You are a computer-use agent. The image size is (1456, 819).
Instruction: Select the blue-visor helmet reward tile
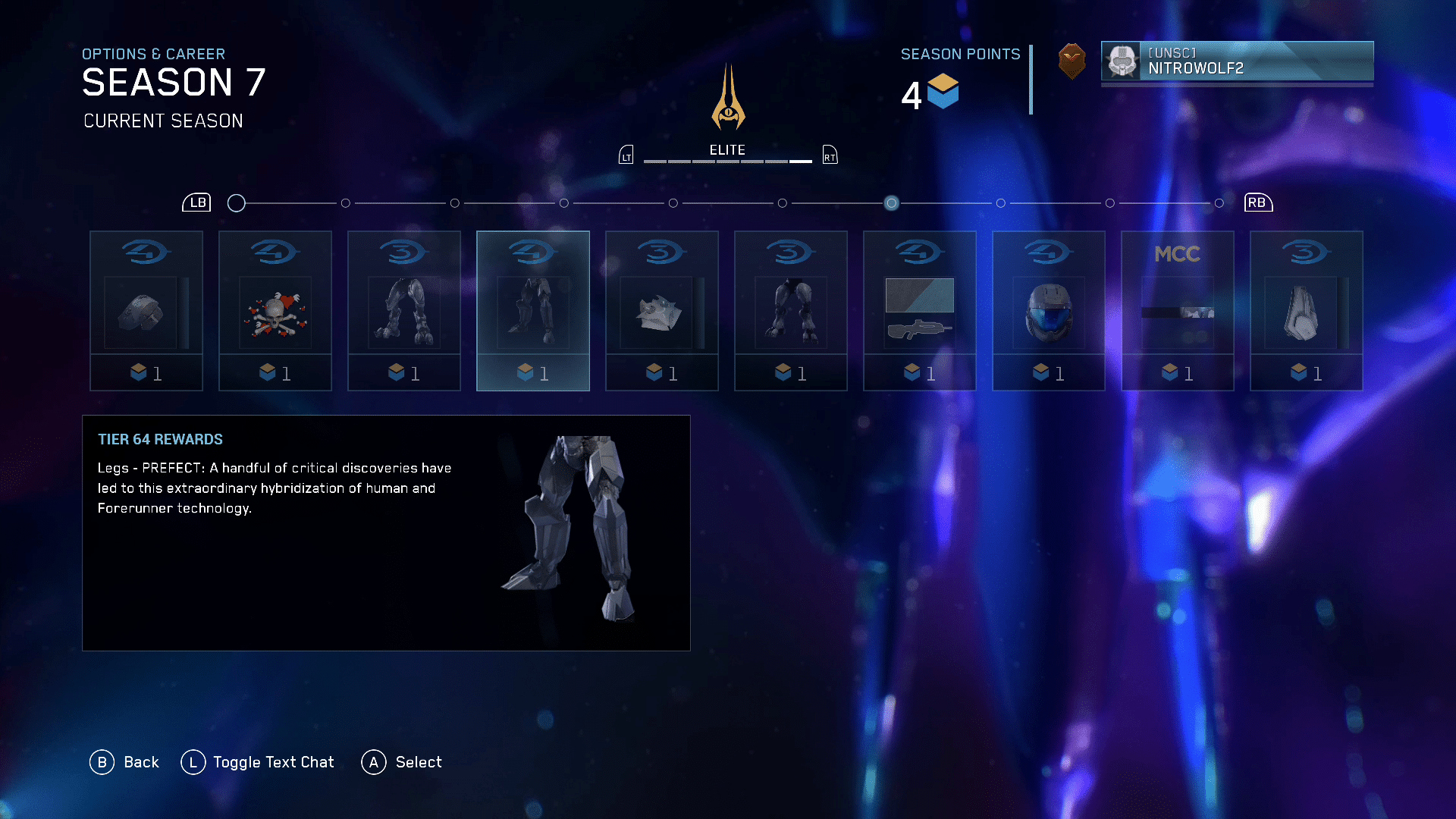[x=1049, y=311]
